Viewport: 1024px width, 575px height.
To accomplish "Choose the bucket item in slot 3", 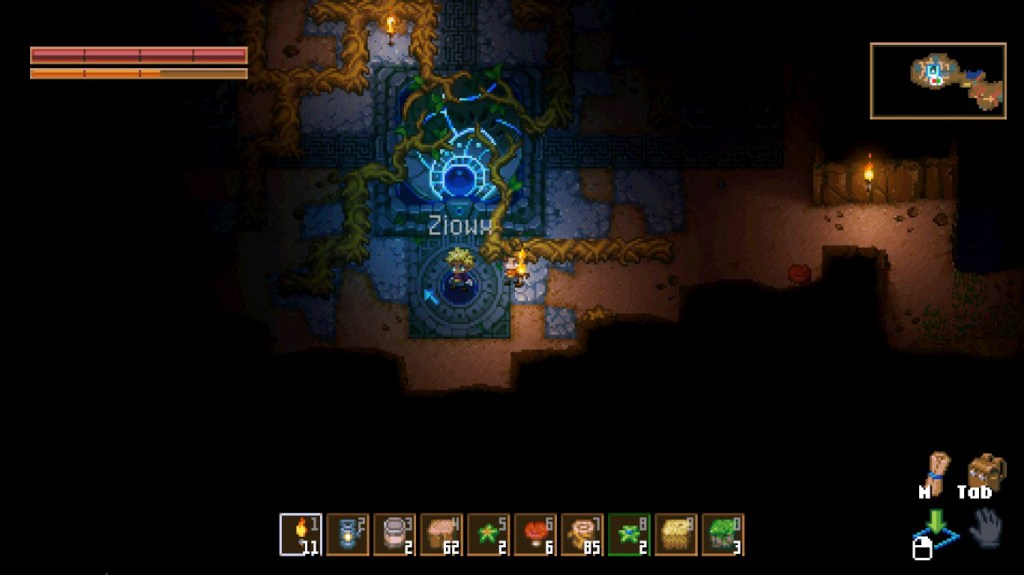I will (x=395, y=534).
